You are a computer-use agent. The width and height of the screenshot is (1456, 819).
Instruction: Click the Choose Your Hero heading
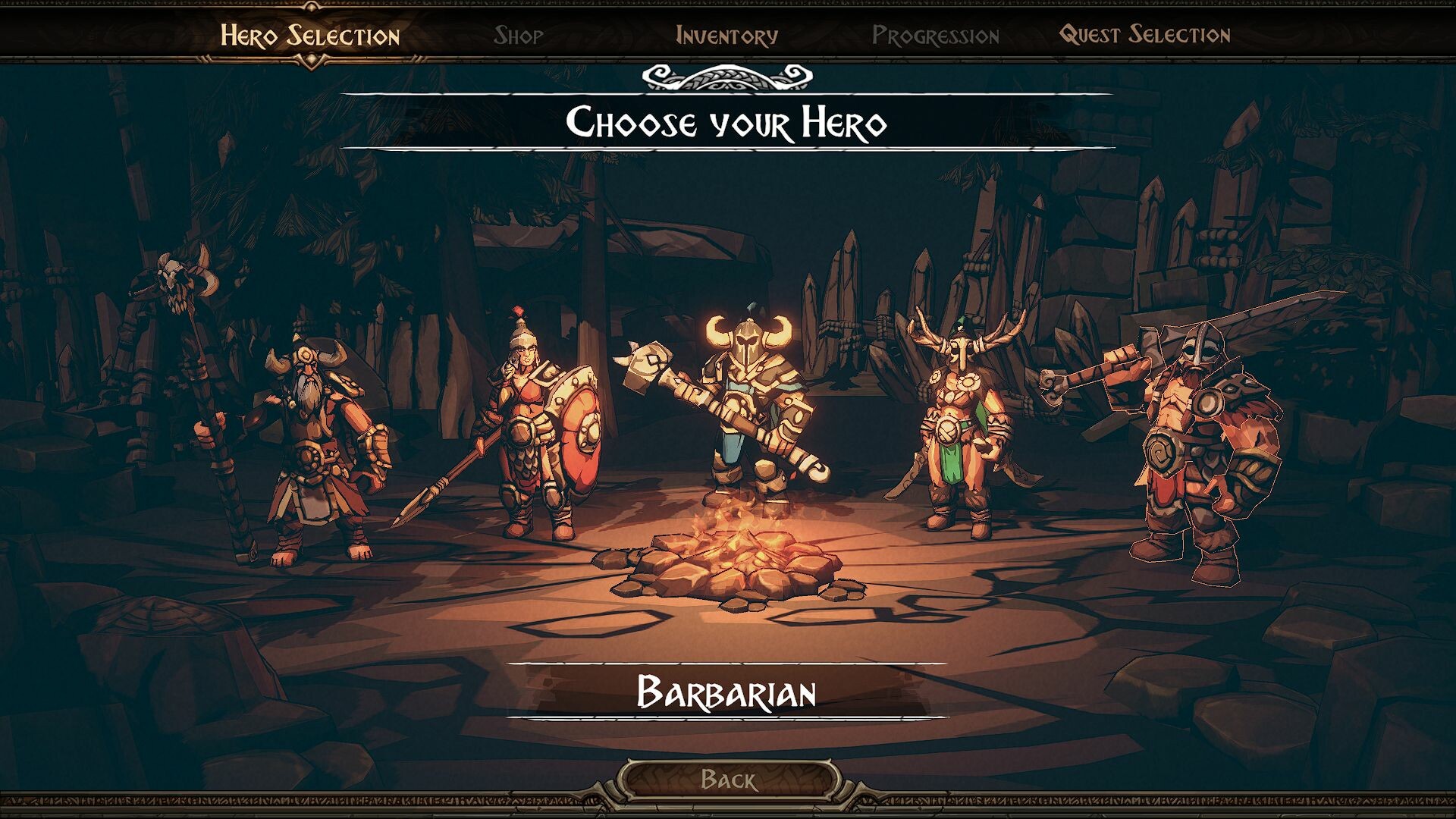726,121
